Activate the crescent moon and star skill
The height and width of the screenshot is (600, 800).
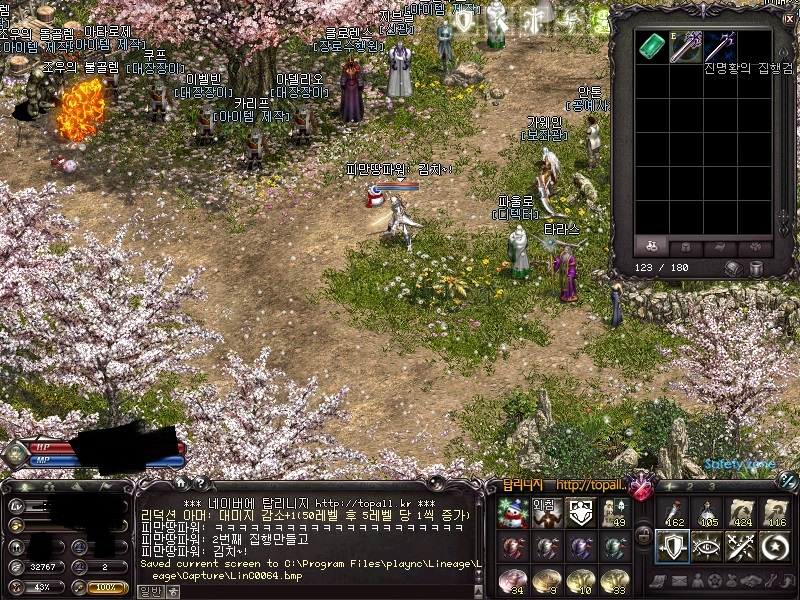pos(775,546)
